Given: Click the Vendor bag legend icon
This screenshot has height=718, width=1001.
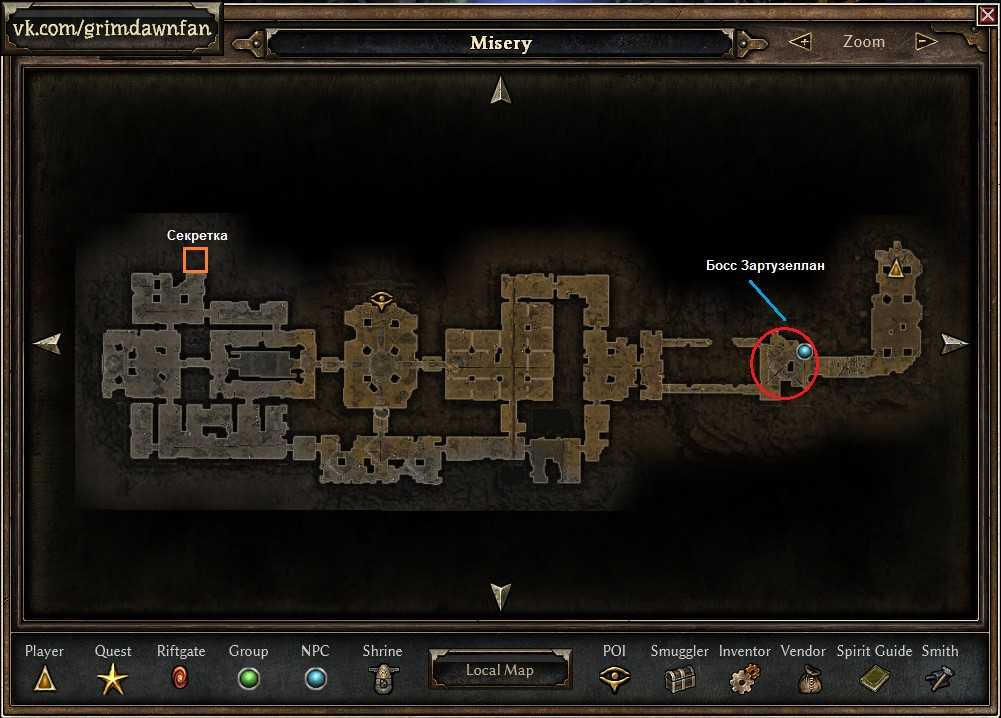Looking at the screenshot, I should click(804, 680).
